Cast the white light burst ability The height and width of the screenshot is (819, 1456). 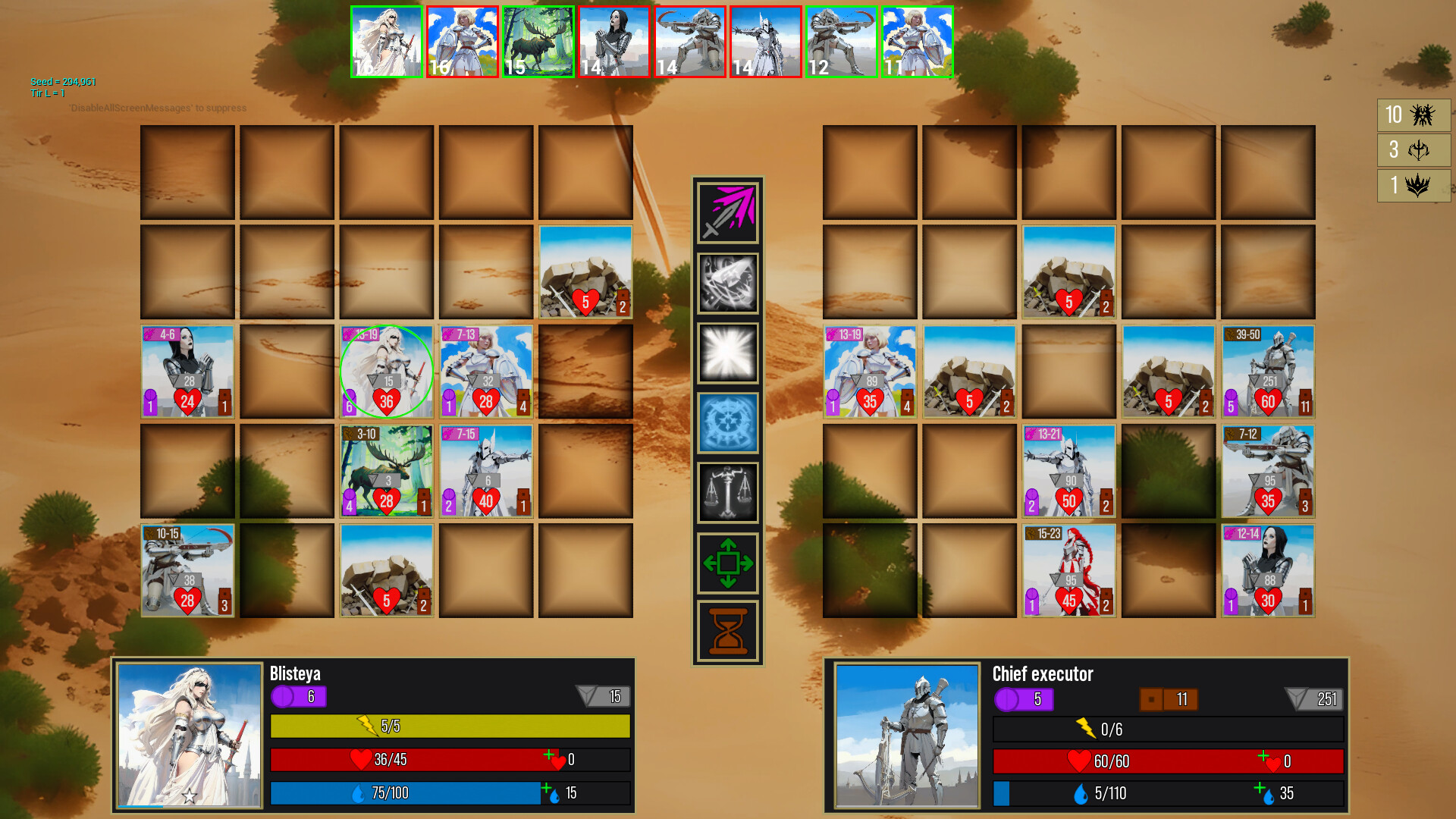coord(727,353)
